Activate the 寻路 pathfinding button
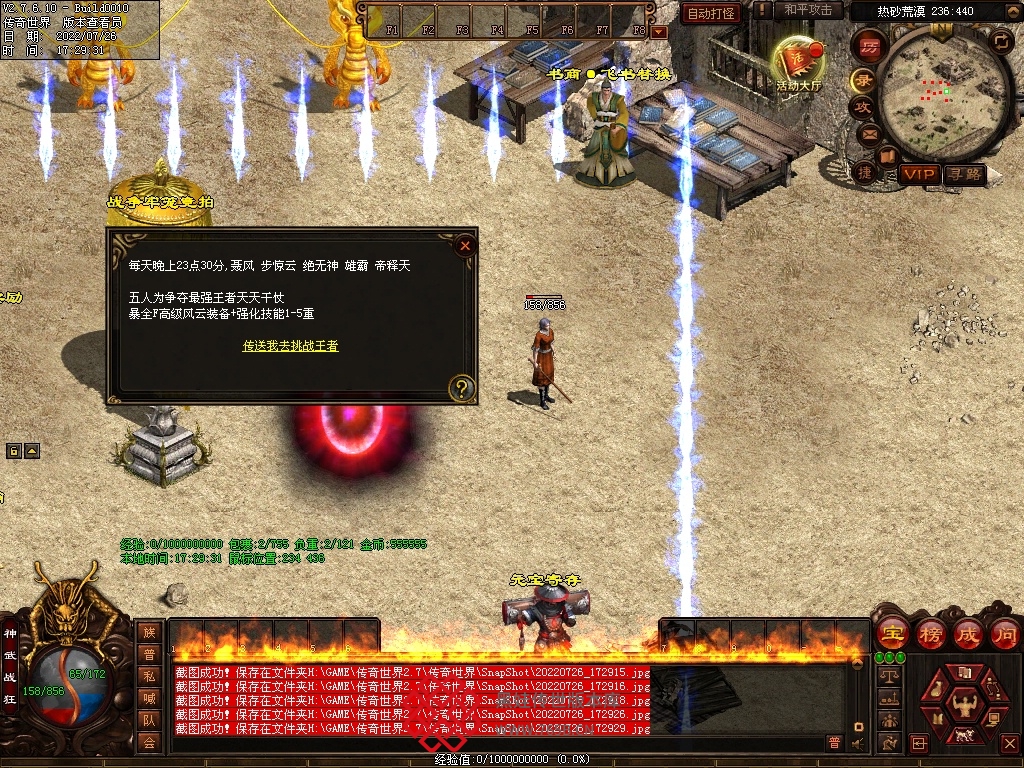Screen dimensions: 1024x768 [965, 174]
